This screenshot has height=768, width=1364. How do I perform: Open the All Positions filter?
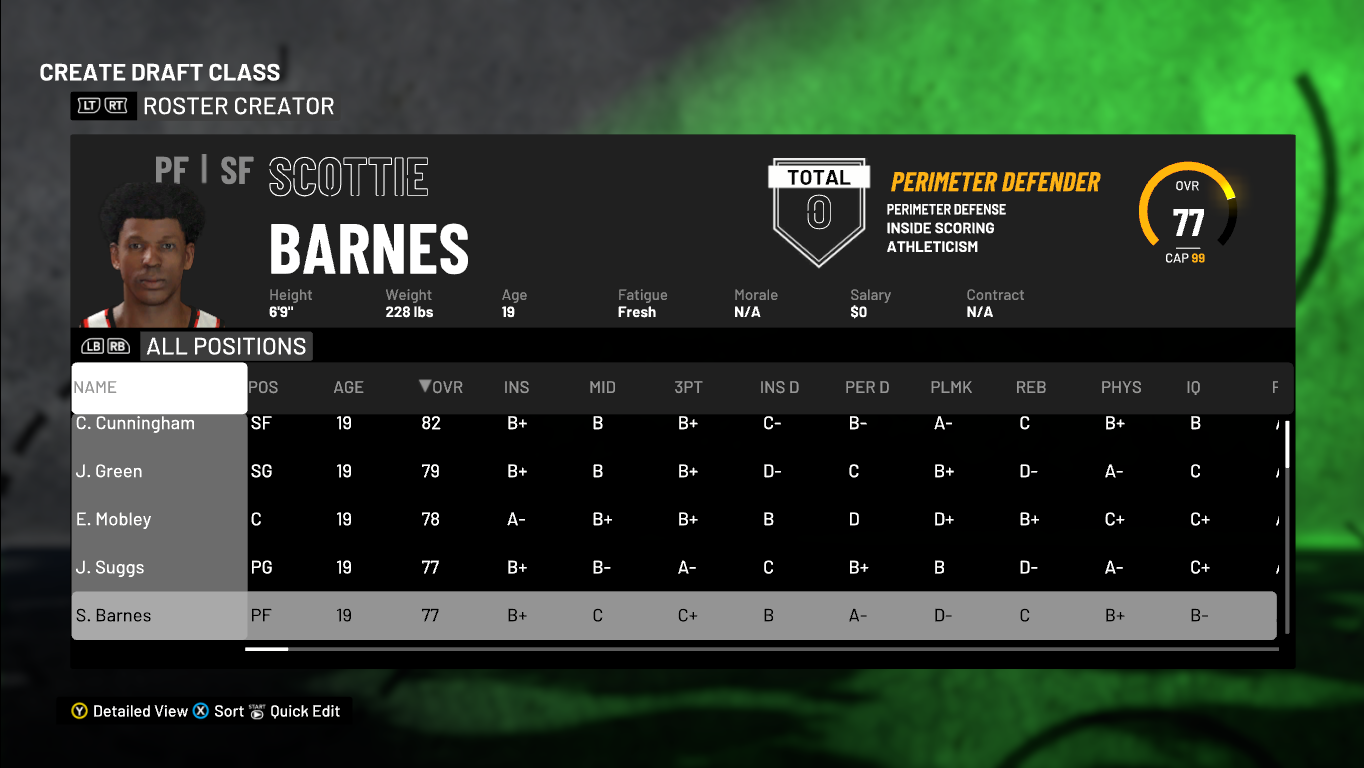tap(226, 346)
